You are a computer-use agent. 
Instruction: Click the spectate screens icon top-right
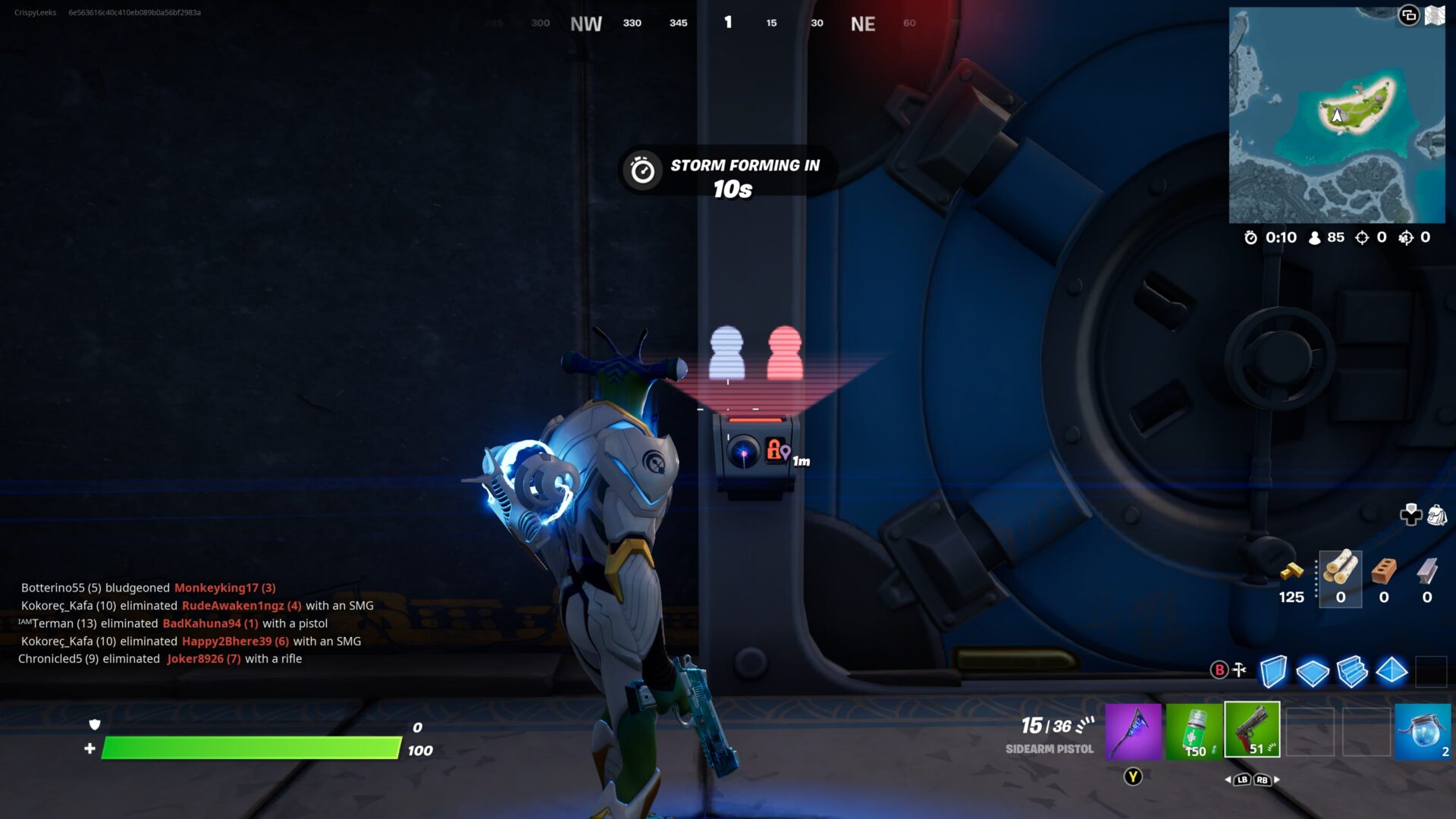click(1409, 15)
